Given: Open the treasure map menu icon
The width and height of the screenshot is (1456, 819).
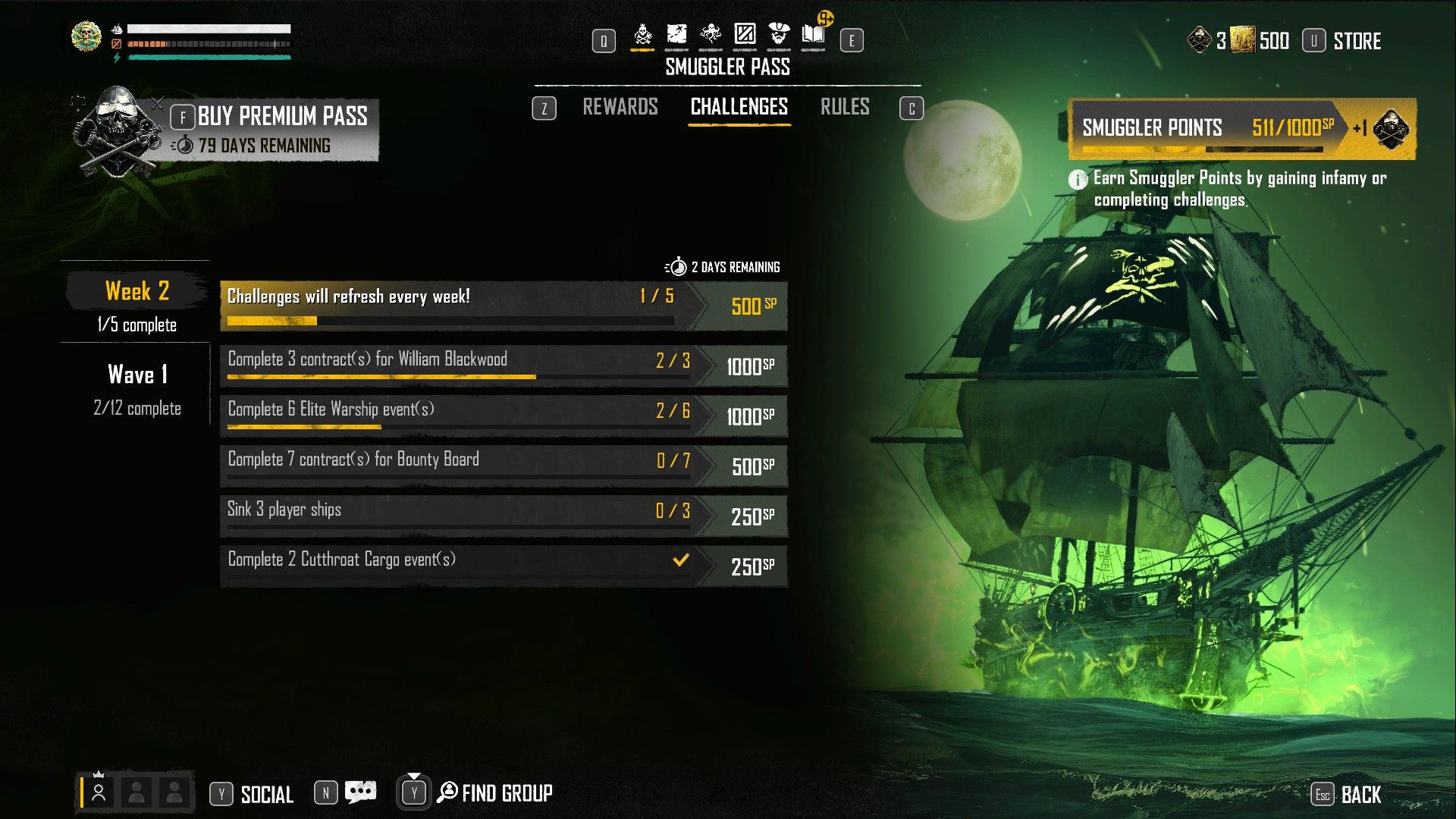Looking at the screenshot, I should pyautogui.click(x=676, y=35).
